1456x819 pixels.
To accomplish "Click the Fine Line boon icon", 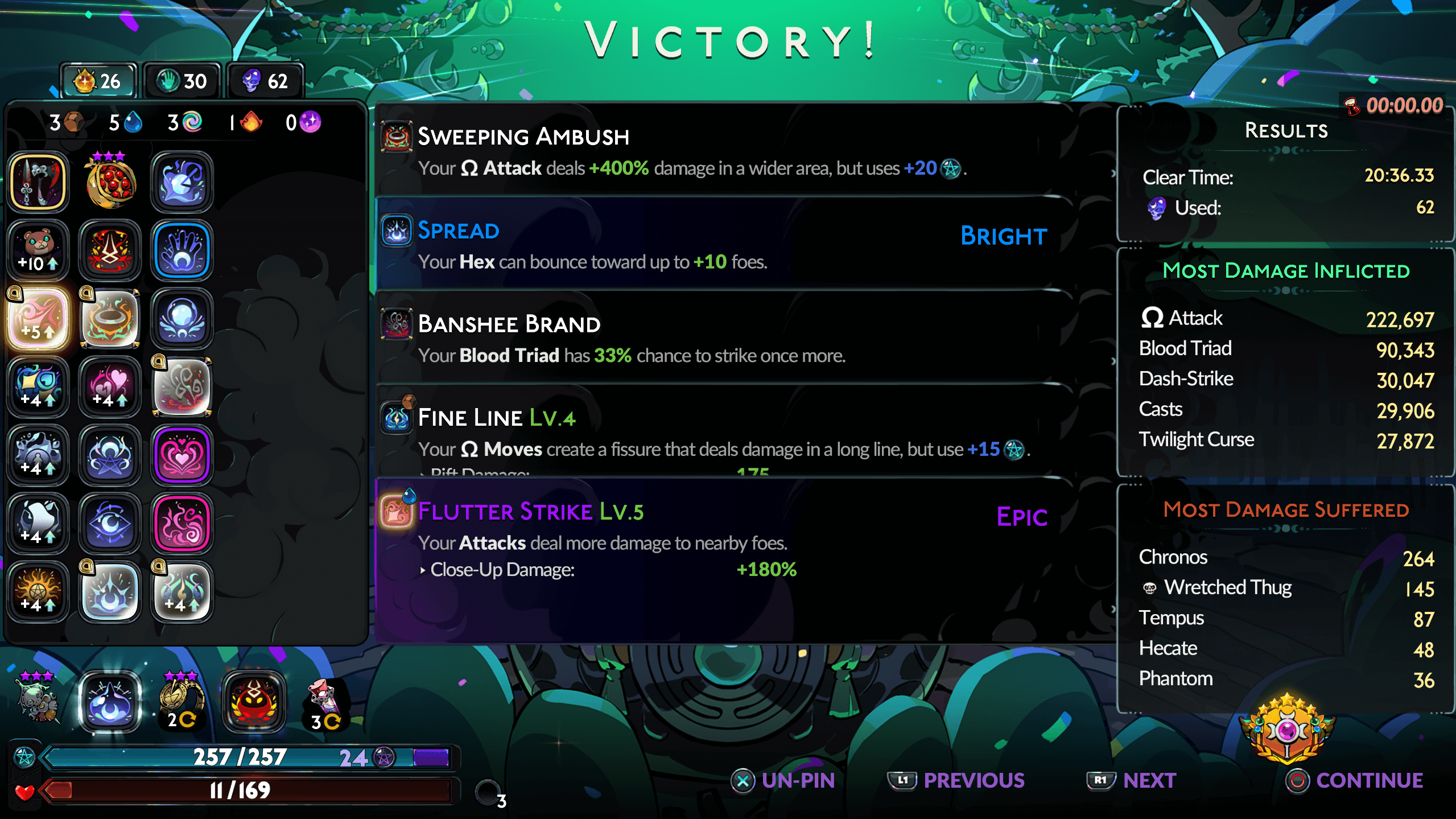I will pyautogui.click(x=397, y=417).
